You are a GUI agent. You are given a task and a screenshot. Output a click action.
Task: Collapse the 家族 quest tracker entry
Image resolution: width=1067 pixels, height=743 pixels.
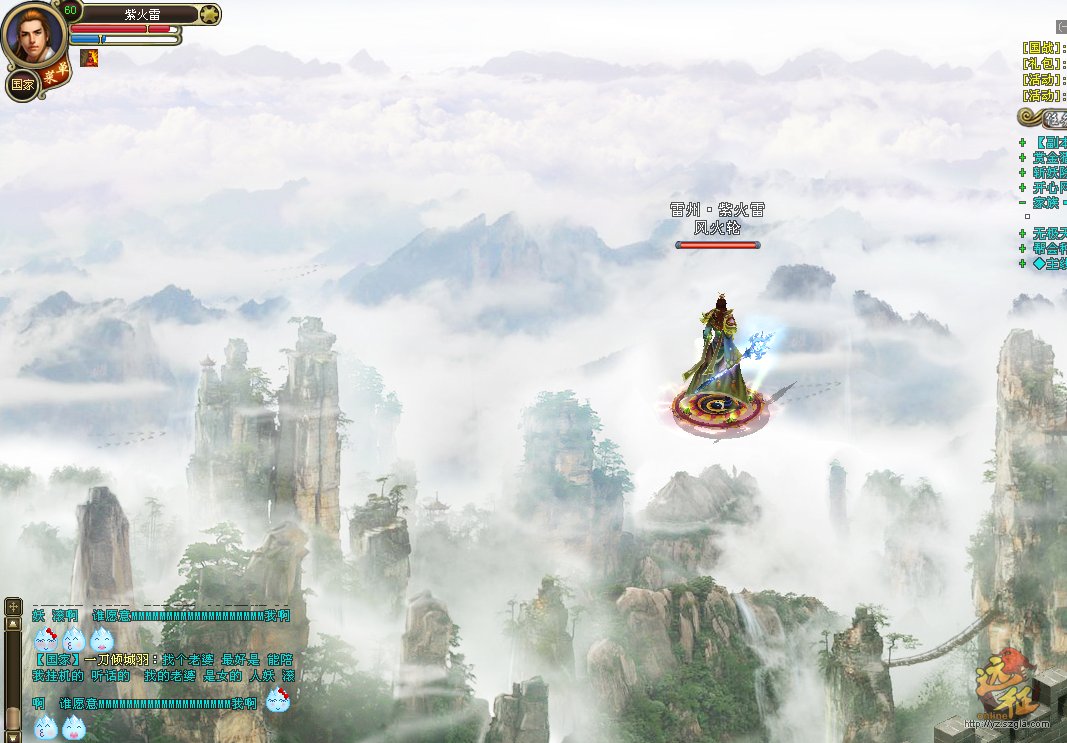(1022, 202)
